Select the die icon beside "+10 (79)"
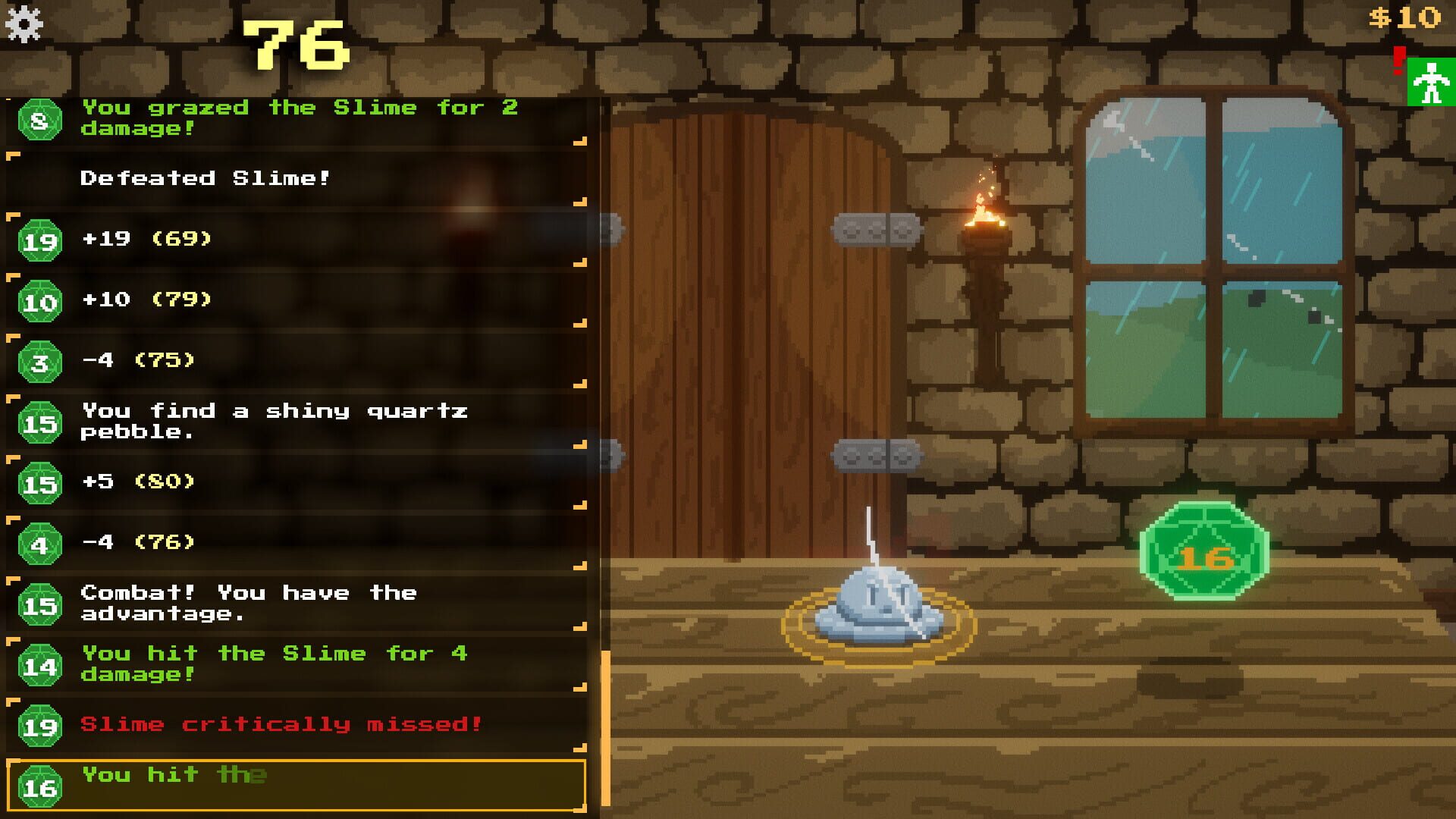This screenshot has width=1456, height=819. click(42, 300)
